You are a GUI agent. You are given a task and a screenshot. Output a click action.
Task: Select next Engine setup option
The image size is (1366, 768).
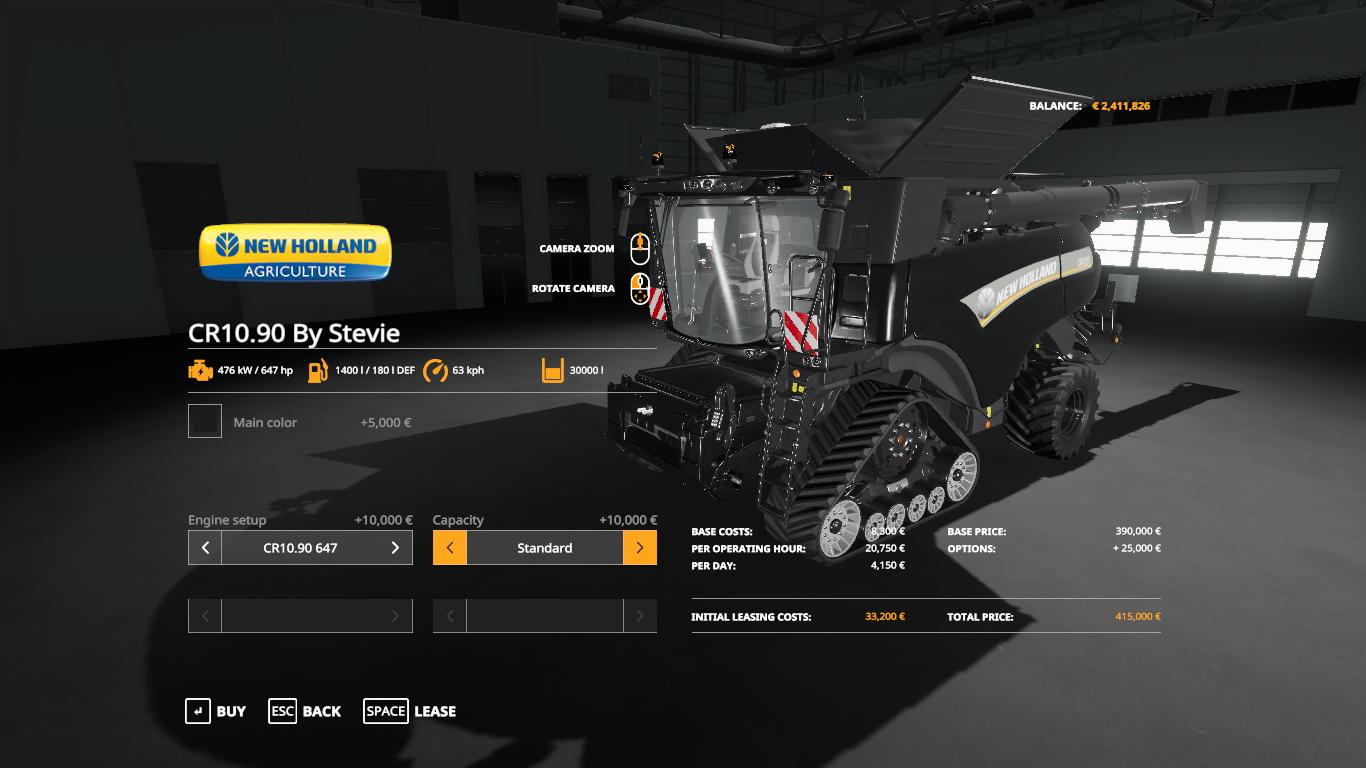coord(395,548)
